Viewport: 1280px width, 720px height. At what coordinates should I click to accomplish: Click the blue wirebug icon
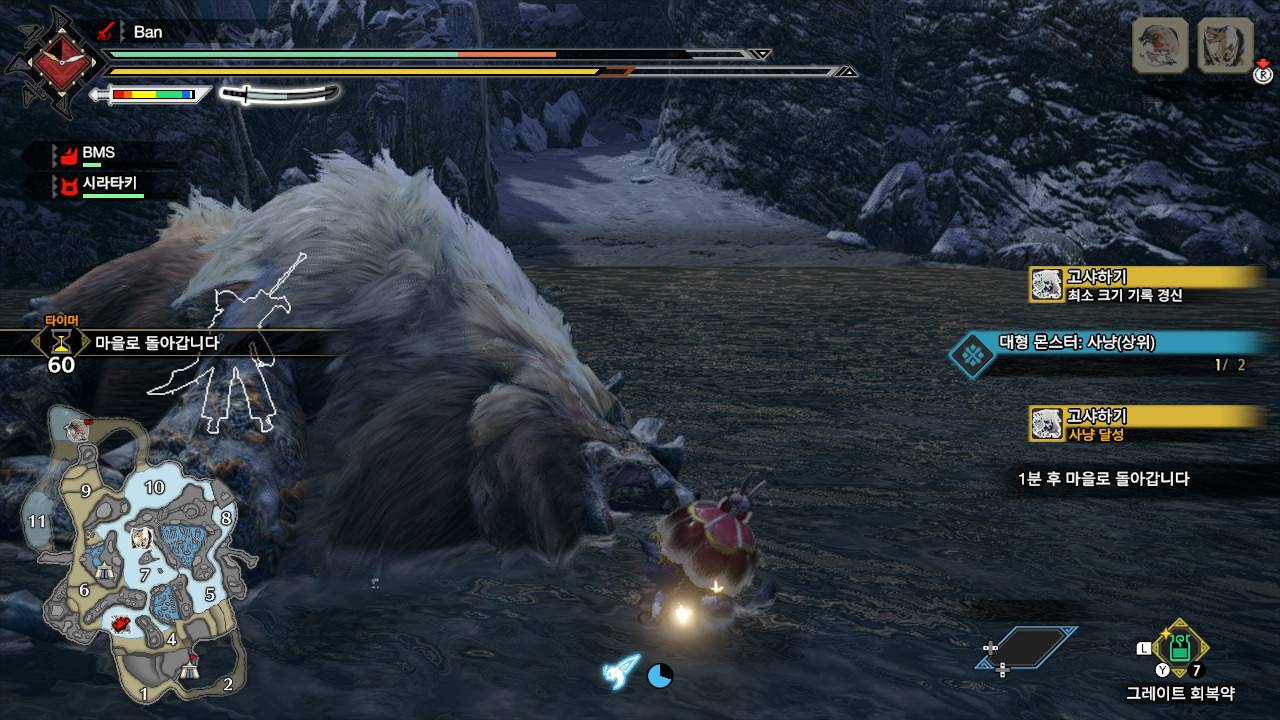click(x=620, y=671)
